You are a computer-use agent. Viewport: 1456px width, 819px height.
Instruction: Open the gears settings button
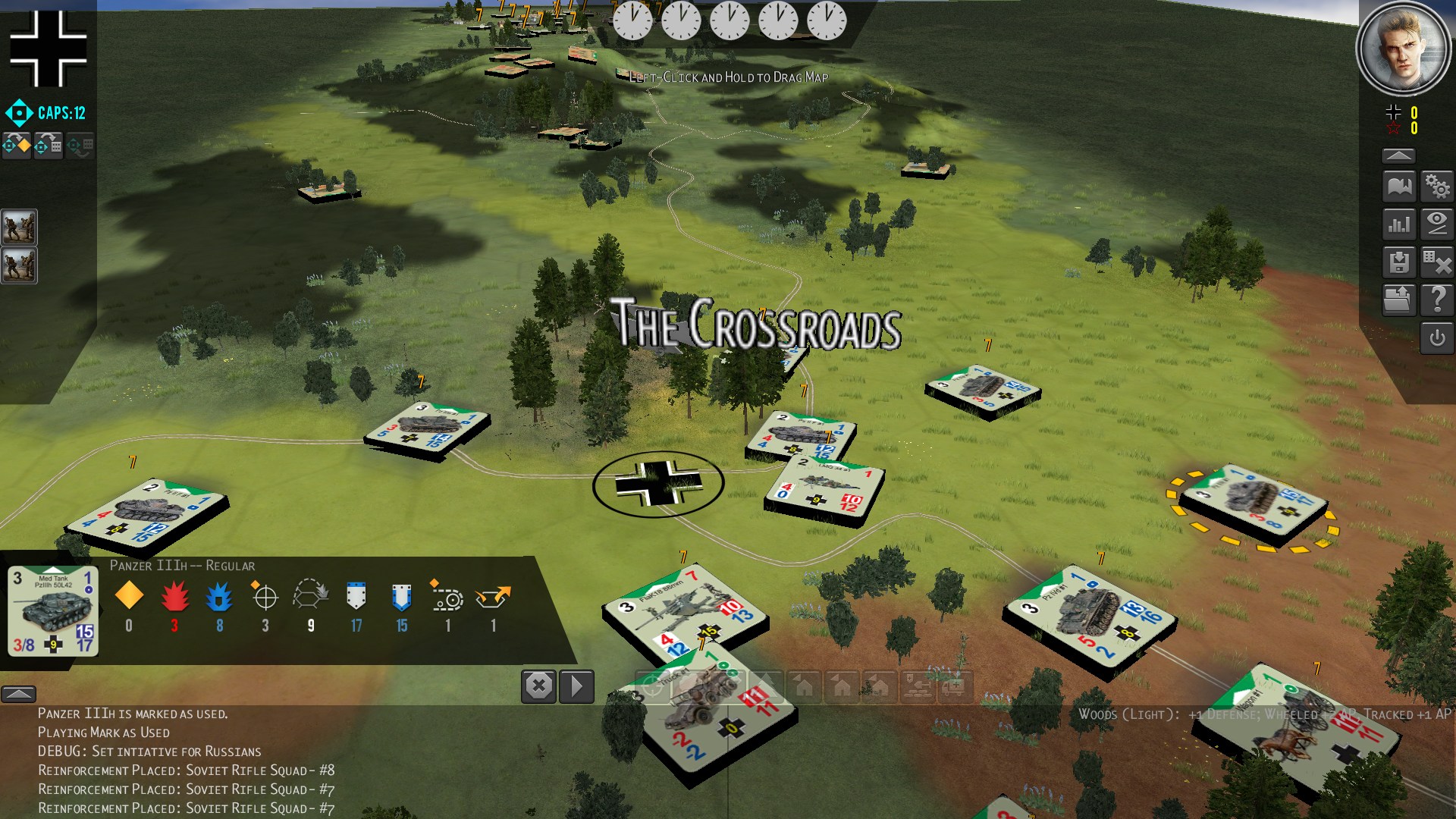1437,186
